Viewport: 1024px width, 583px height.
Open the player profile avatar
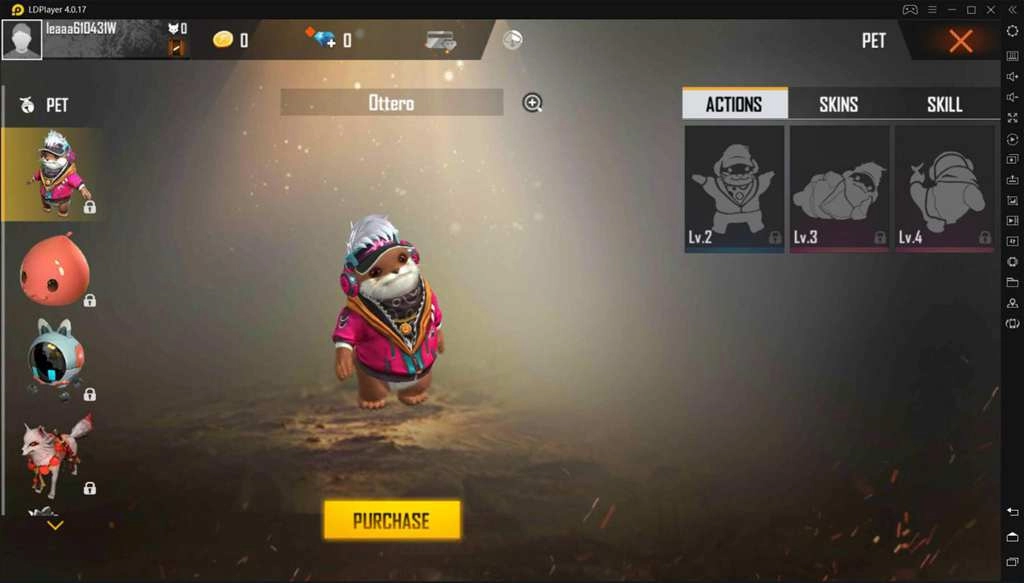(22, 40)
